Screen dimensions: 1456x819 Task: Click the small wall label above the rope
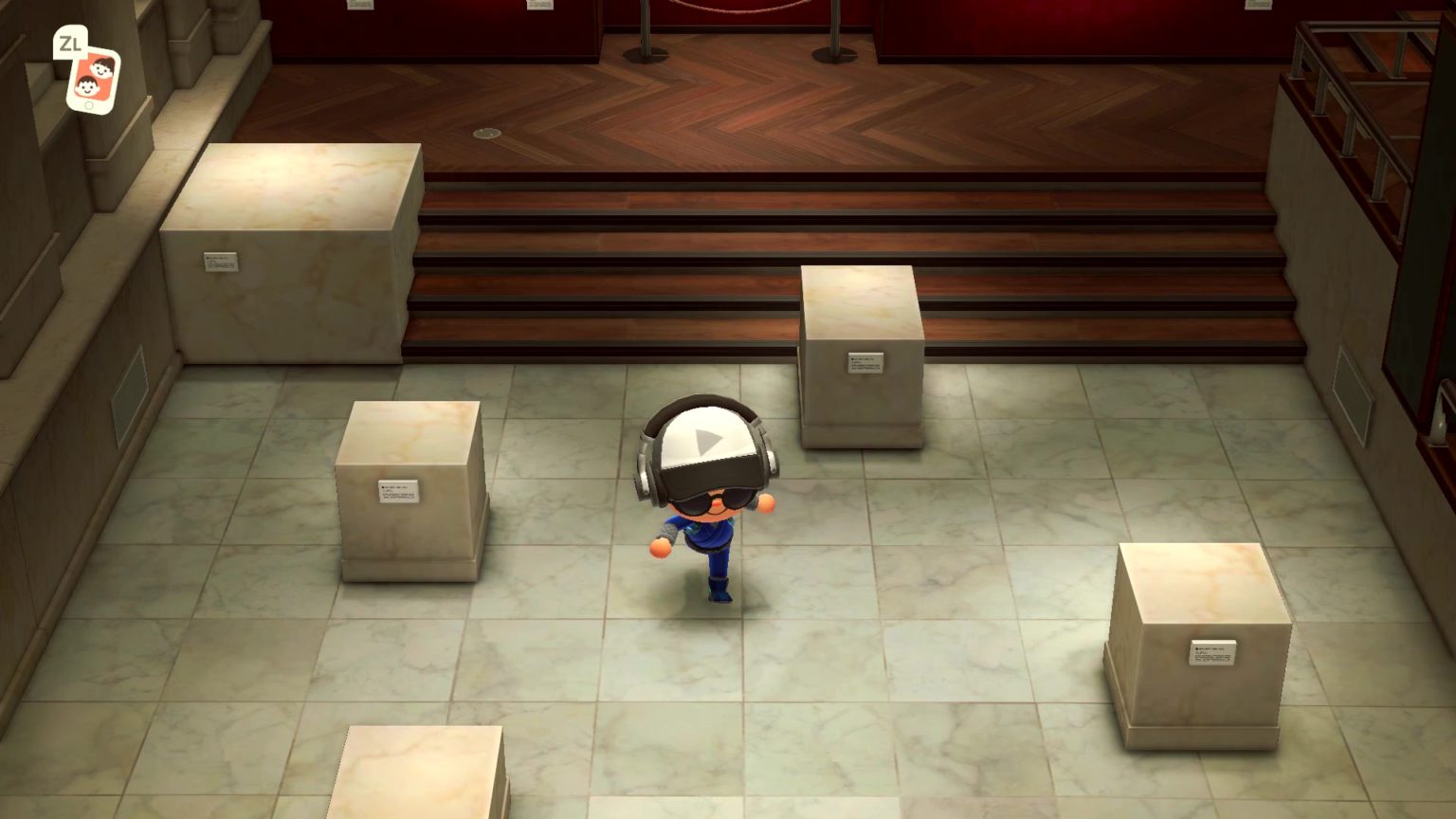point(538,8)
